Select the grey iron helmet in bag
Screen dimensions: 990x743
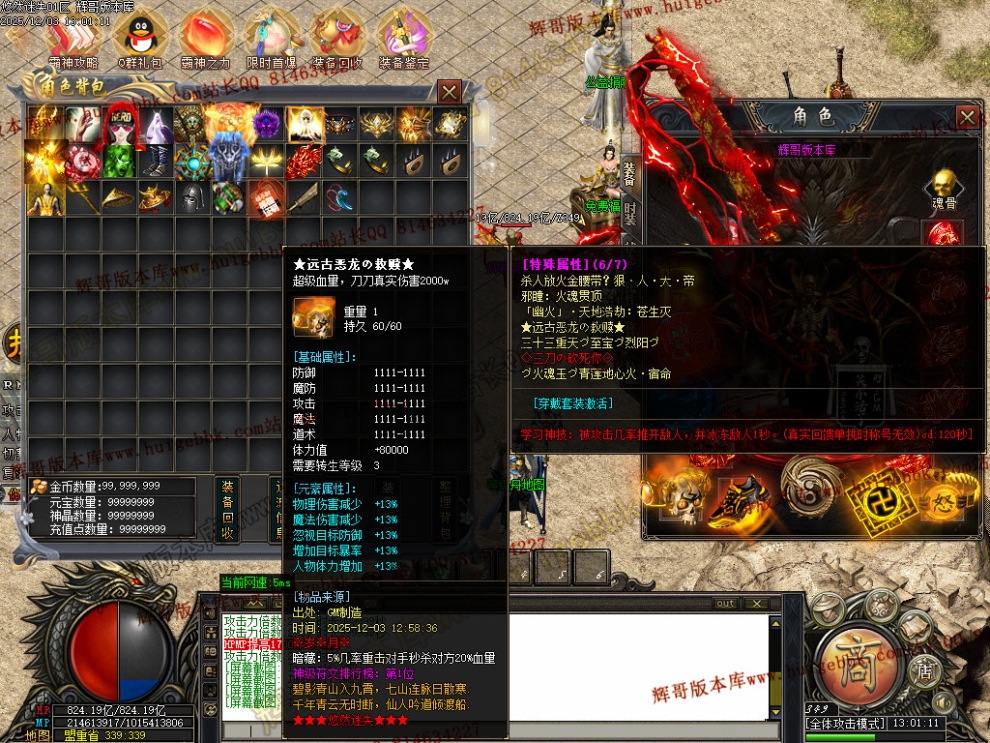click(x=192, y=198)
